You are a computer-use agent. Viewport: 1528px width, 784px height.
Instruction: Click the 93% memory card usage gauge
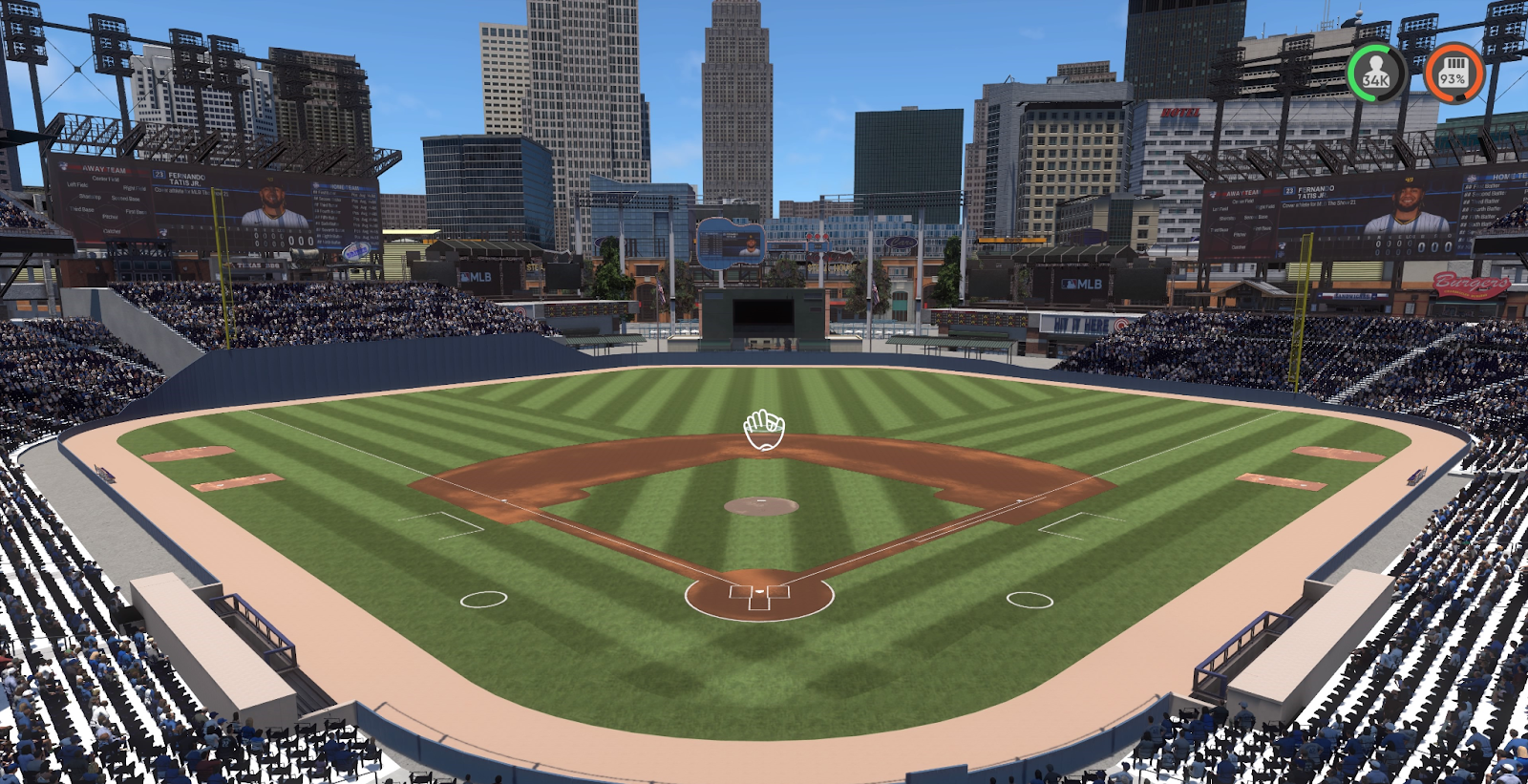pyautogui.click(x=1454, y=73)
